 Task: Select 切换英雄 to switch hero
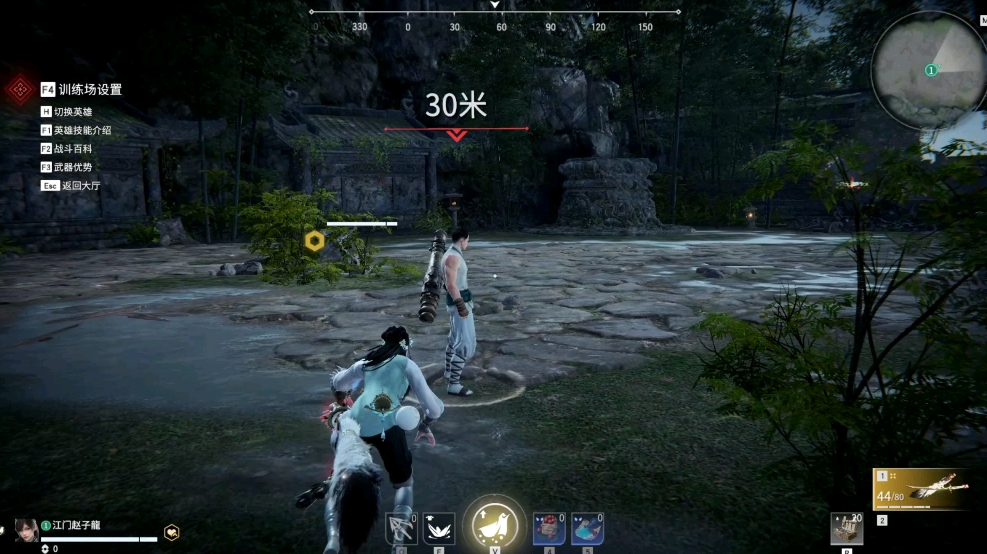click(73, 111)
